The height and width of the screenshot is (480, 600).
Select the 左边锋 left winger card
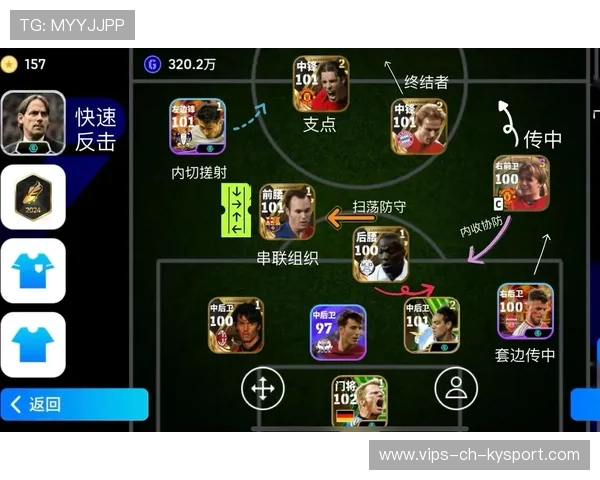tap(197, 126)
